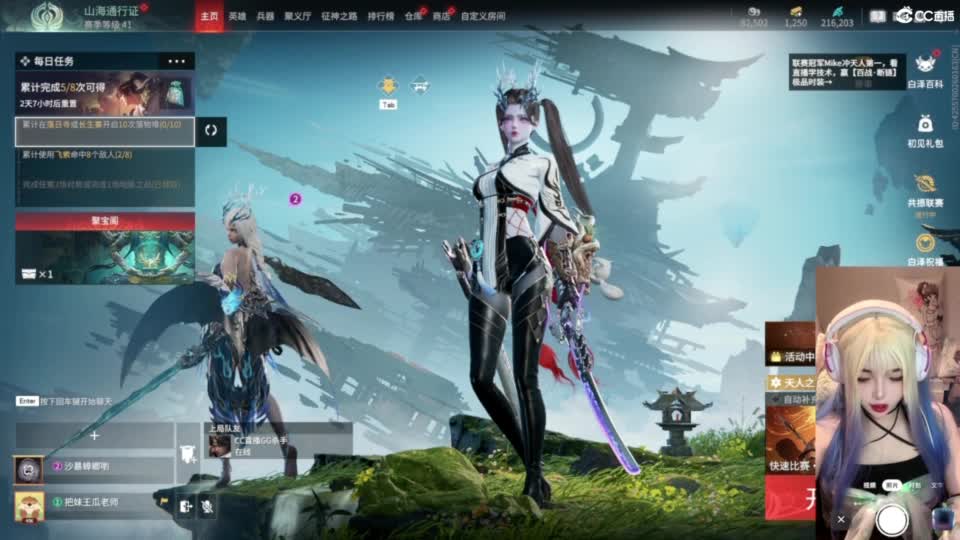Switch to the 兵器 weapons tab
960x540 pixels.
(x=265, y=17)
